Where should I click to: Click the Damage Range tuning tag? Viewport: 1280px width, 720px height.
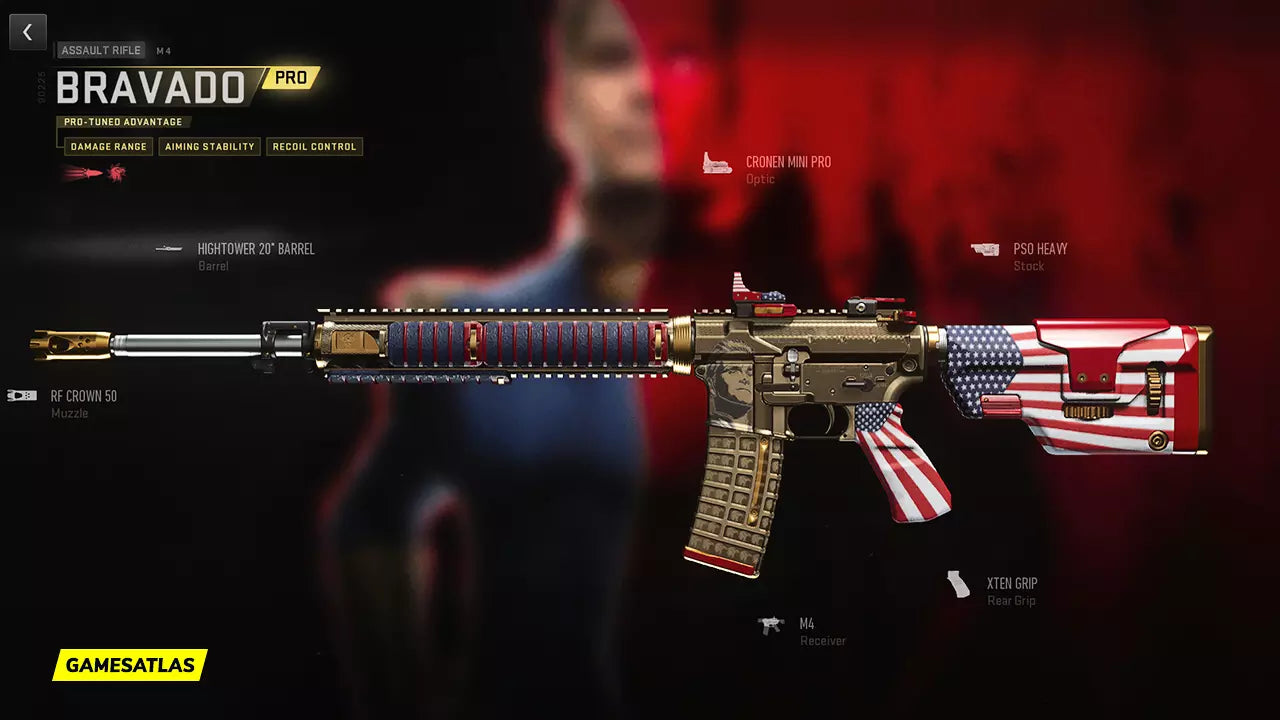coord(108,147)
